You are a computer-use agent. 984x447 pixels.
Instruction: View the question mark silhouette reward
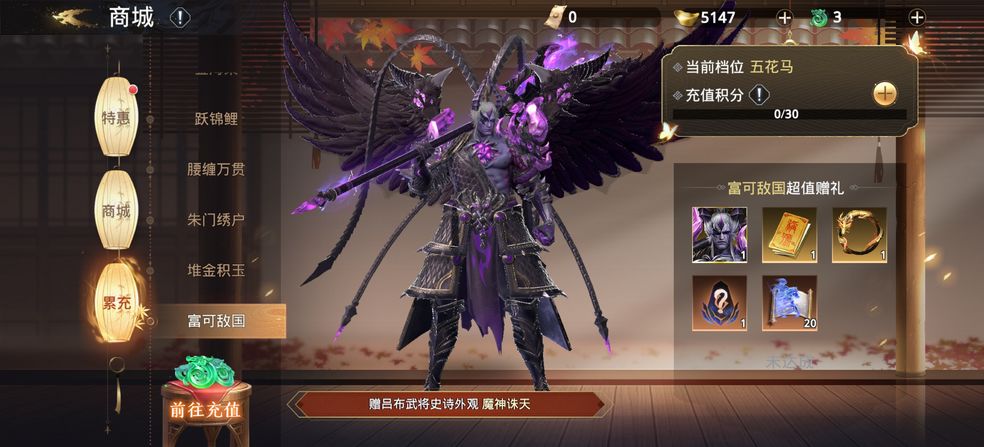719,303
